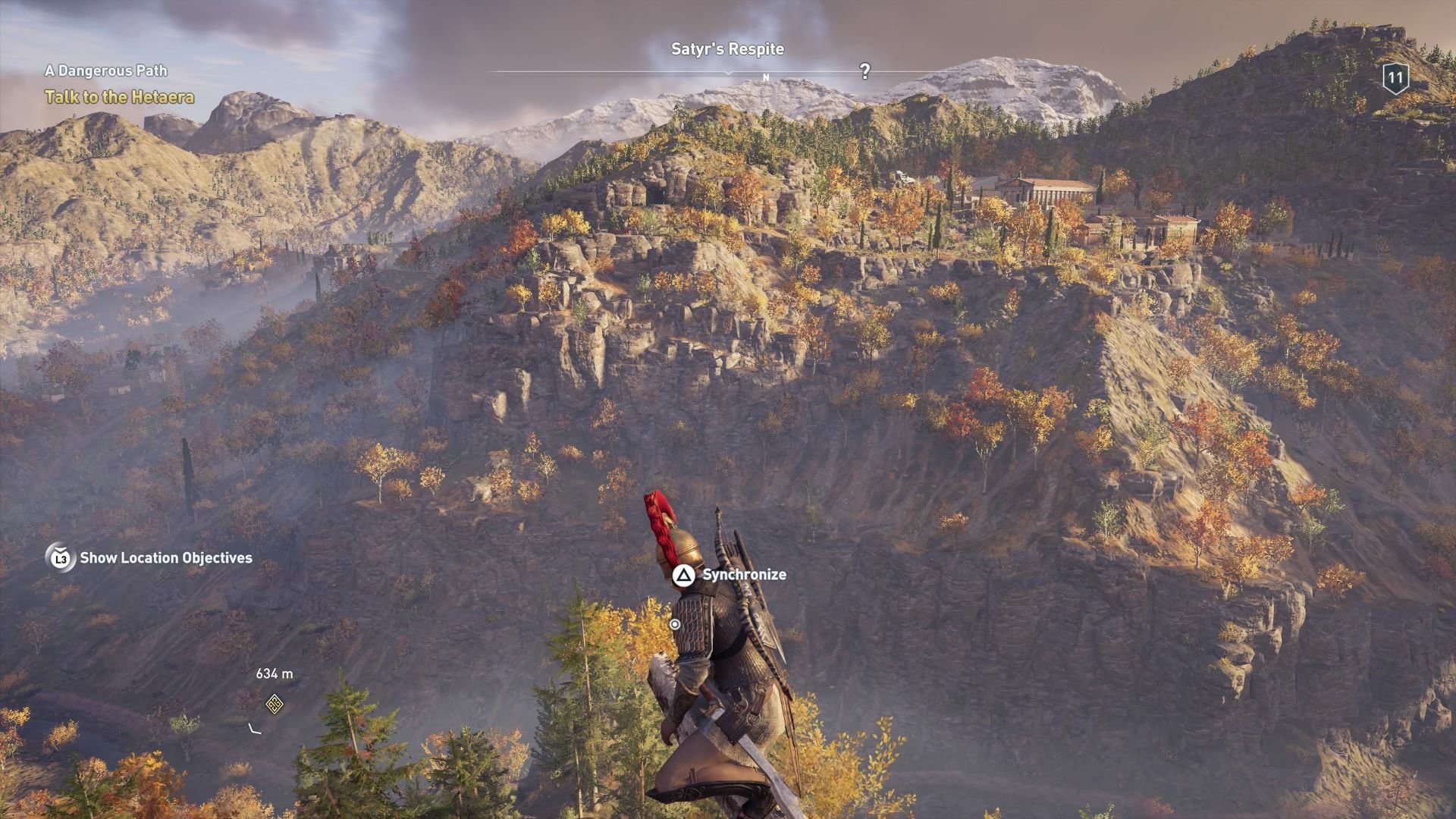
Task: Activate the Synchronize action label
Action: click(x=743, y=575)
